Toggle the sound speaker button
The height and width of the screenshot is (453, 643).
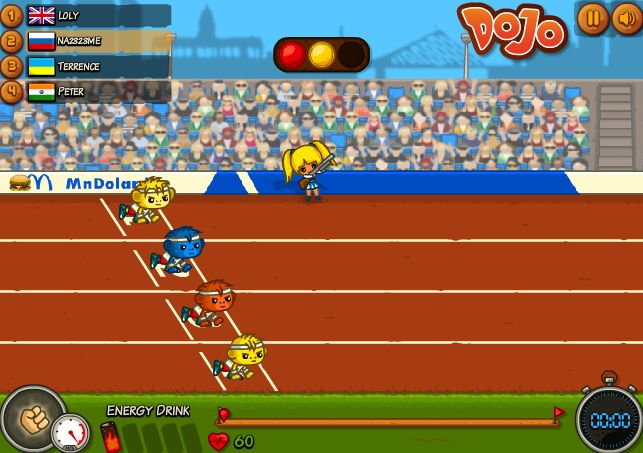[624, 18]
